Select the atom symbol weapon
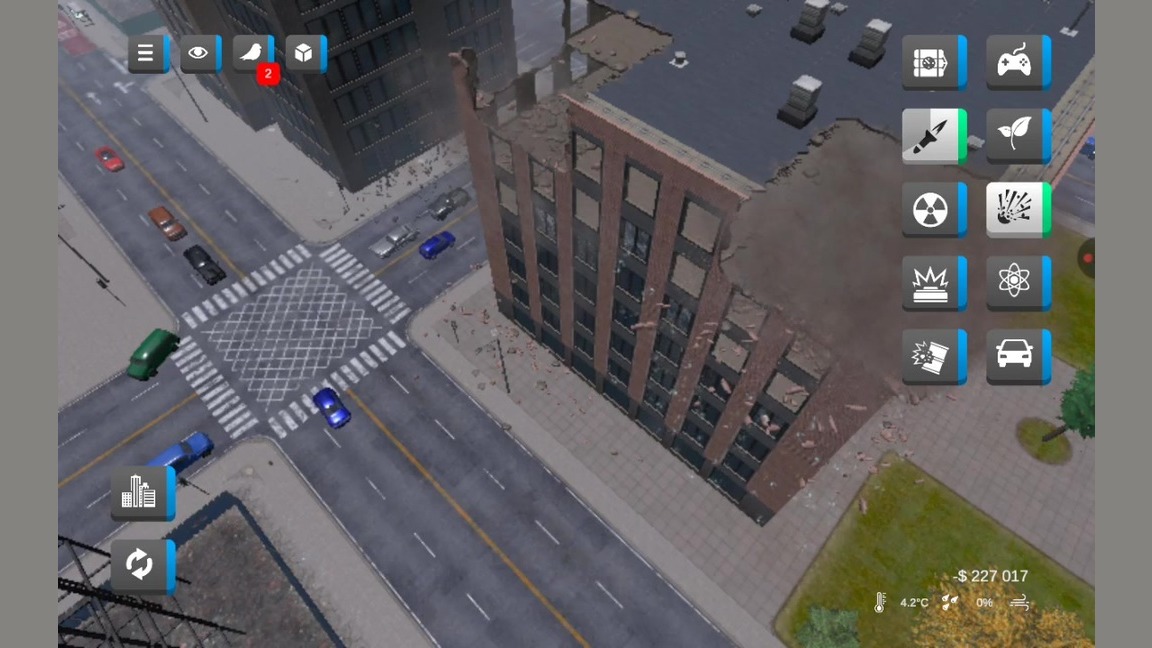 (x=1015, y=283)
